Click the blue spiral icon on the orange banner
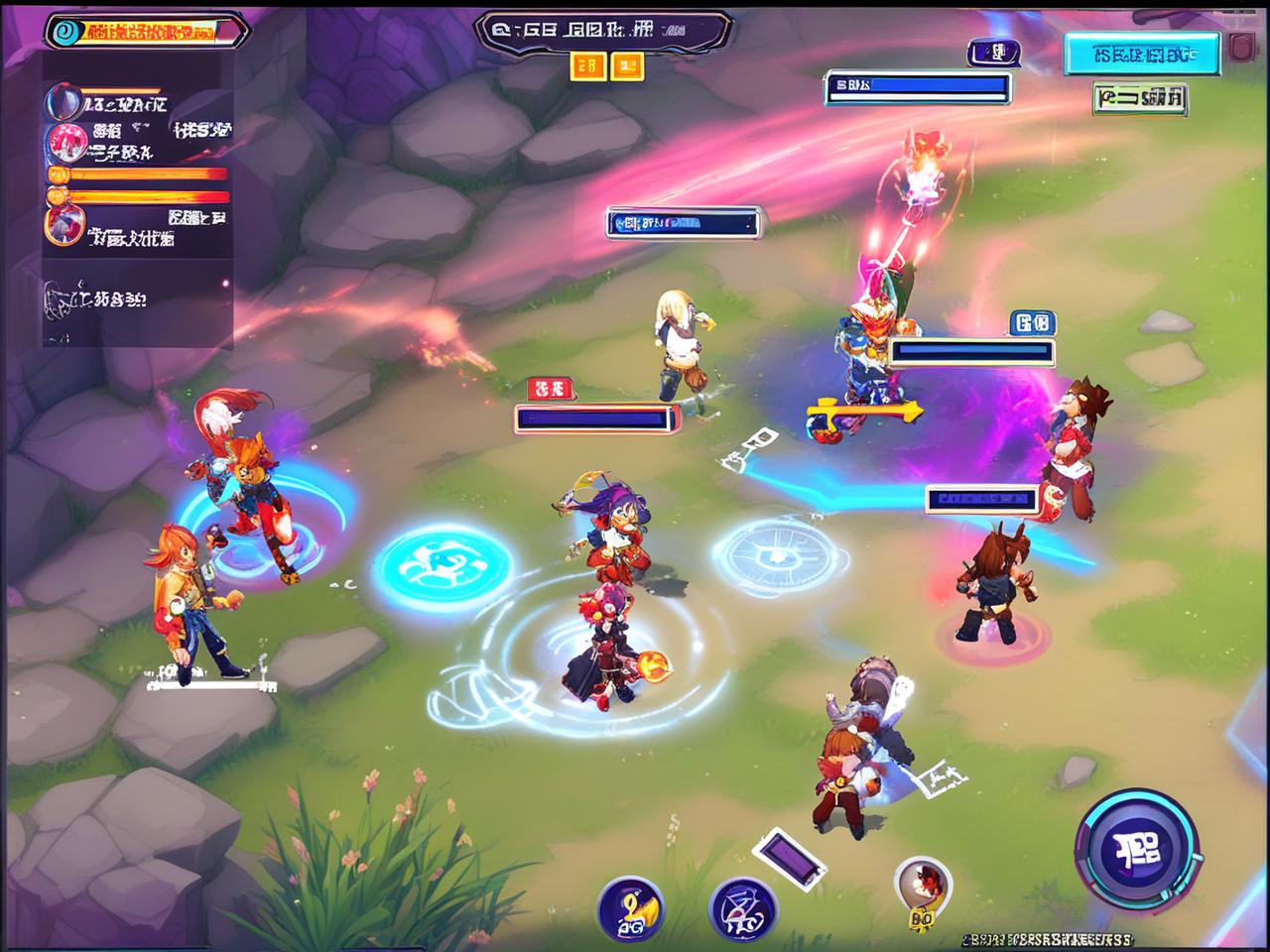1270x952 pixels. pyautogui.click(x=63, y=31)
